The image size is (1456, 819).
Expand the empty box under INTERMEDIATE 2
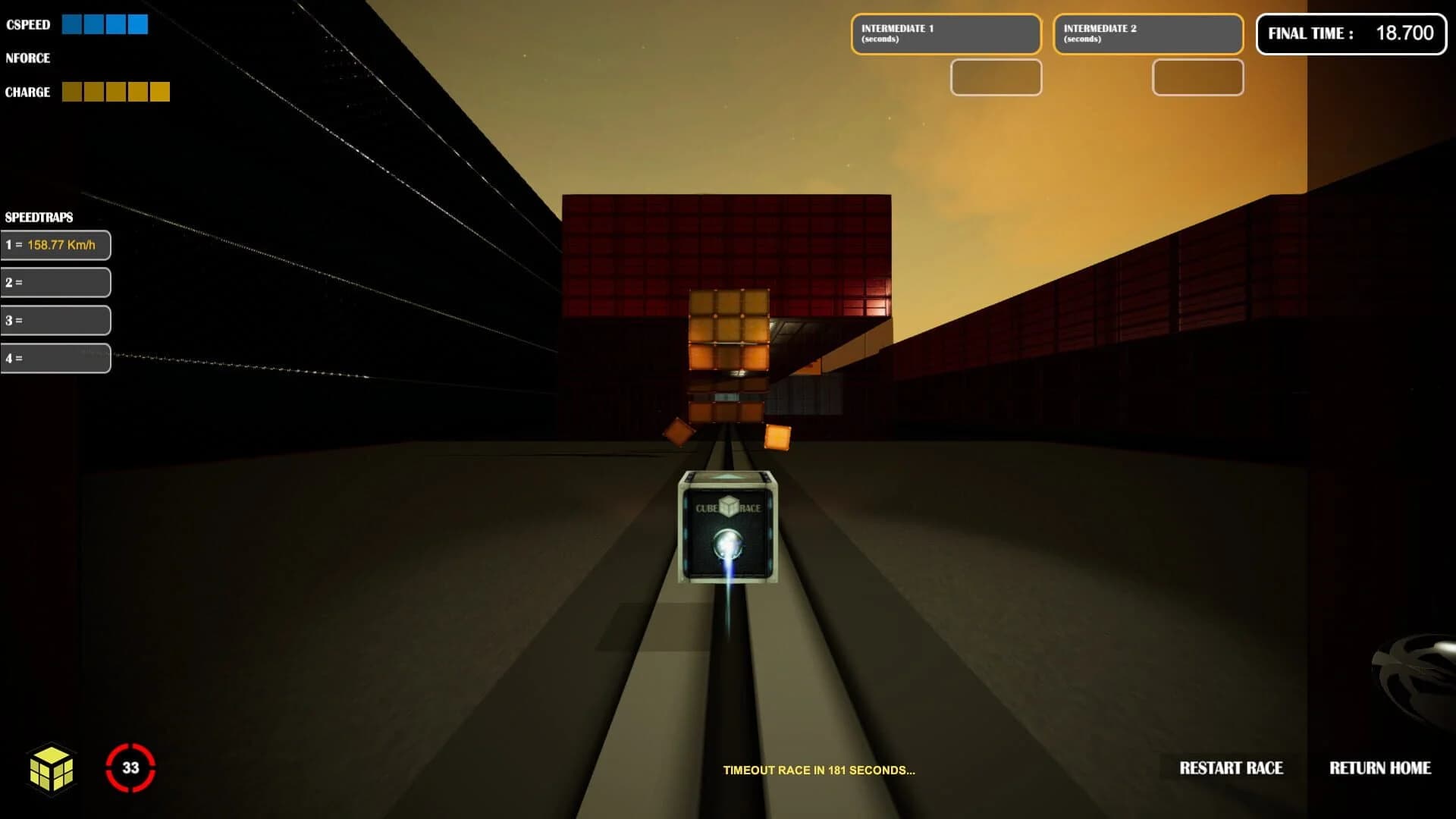coord(1197,78)
